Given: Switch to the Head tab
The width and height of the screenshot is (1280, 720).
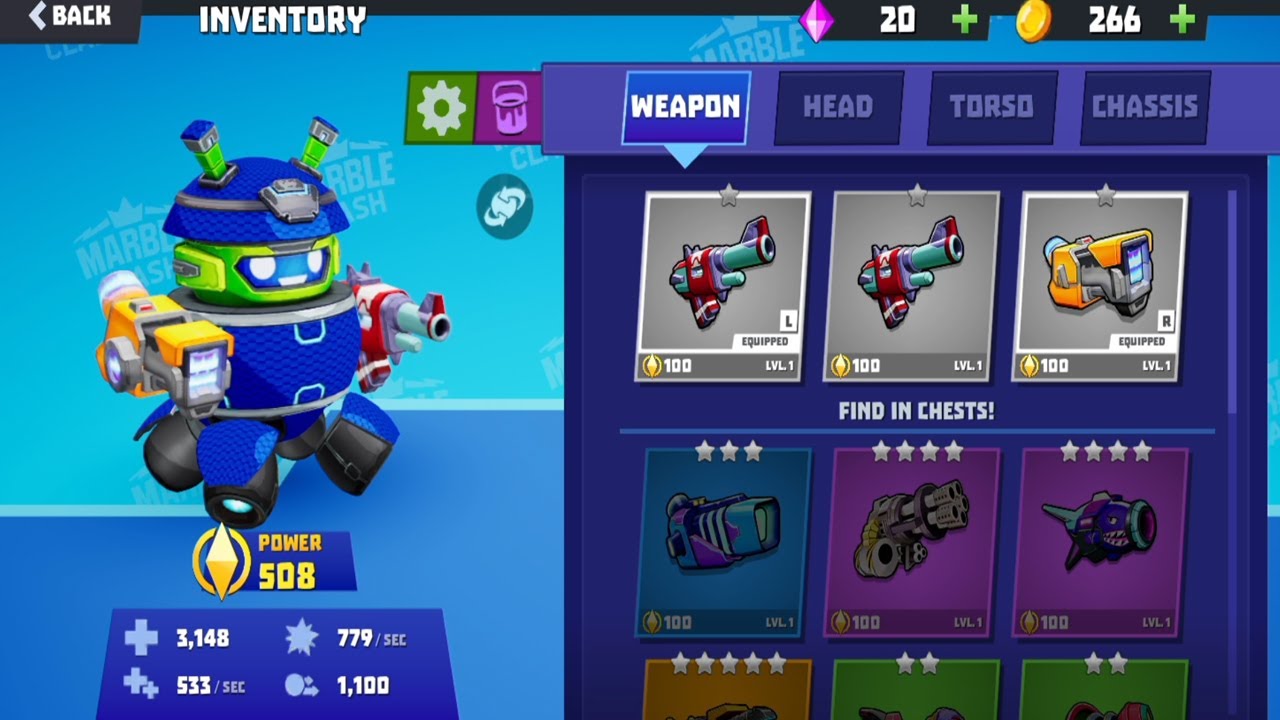Looking at the screenshot, I should point(838,107).
